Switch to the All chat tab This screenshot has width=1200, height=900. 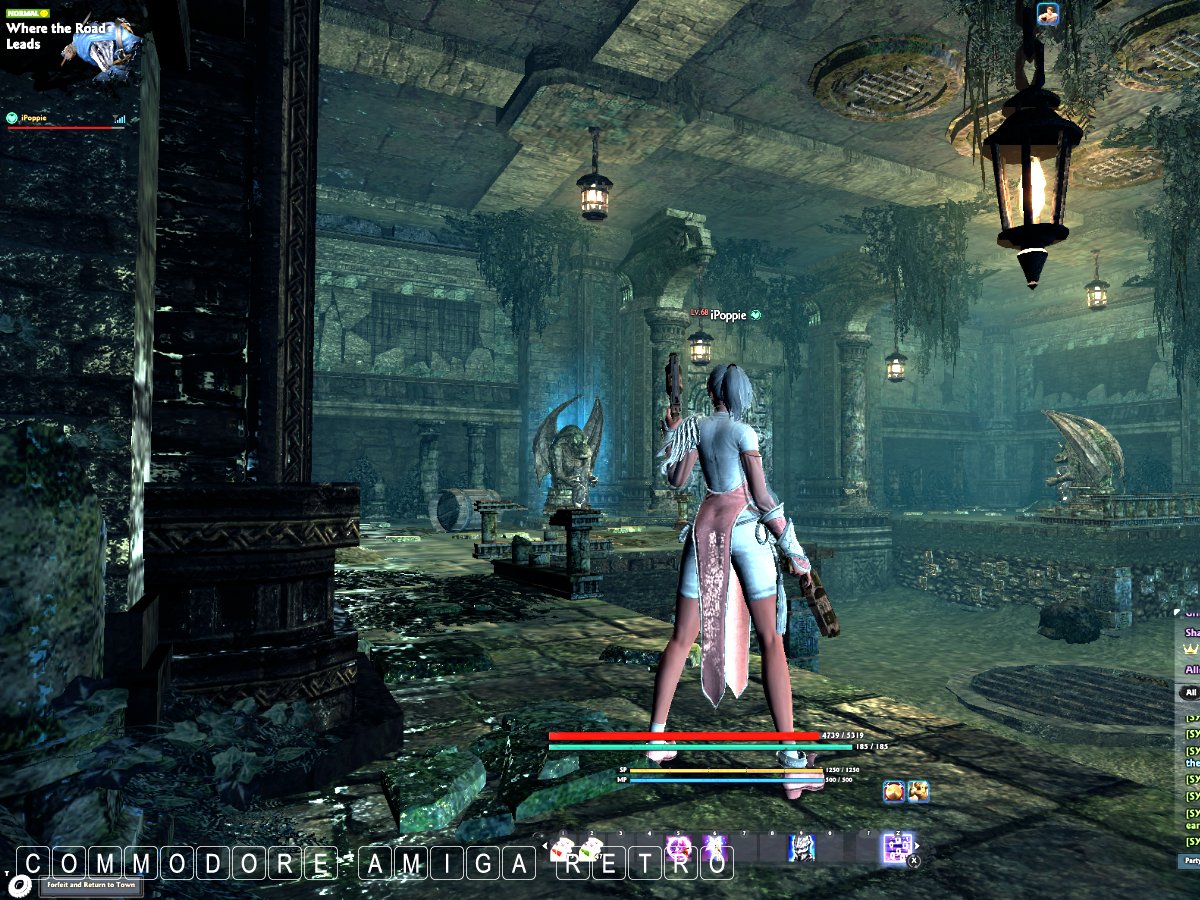click(x=1189, y=692)
